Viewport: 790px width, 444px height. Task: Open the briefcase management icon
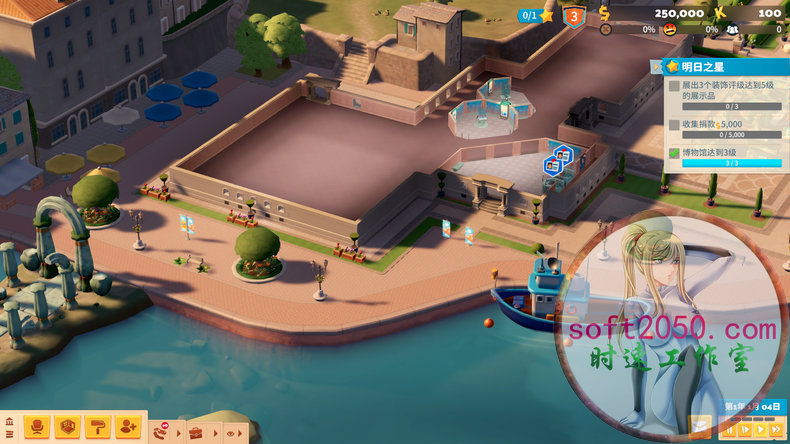(196, 432)
